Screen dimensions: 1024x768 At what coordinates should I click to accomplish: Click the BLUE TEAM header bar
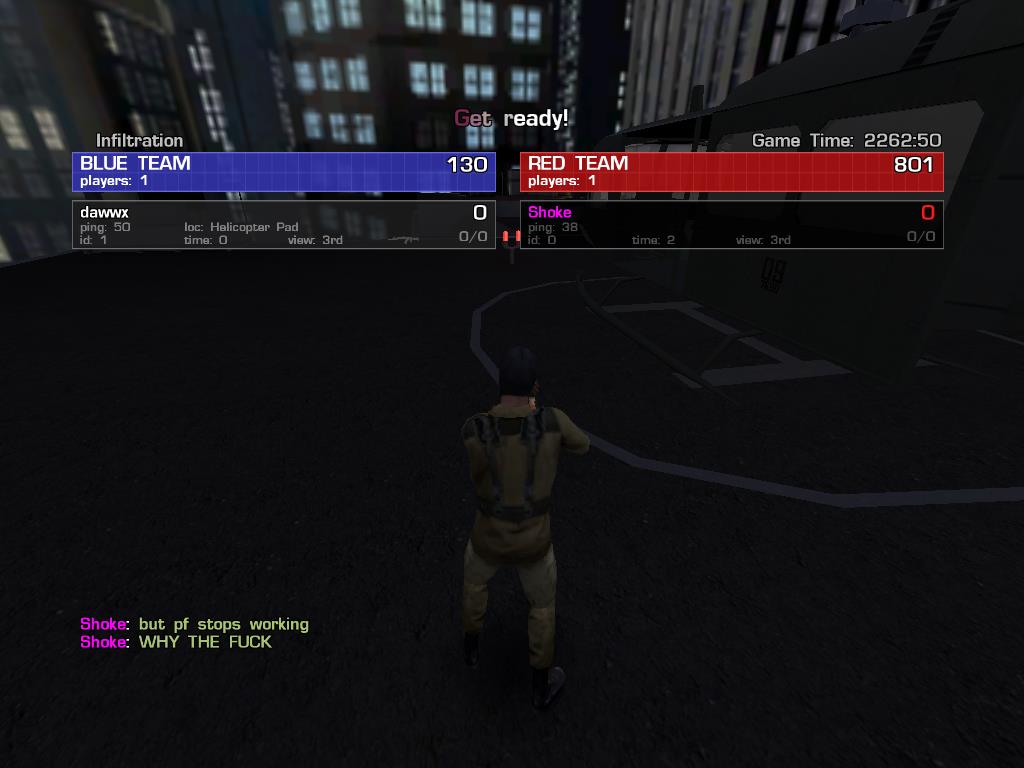(x=284, y=171)
